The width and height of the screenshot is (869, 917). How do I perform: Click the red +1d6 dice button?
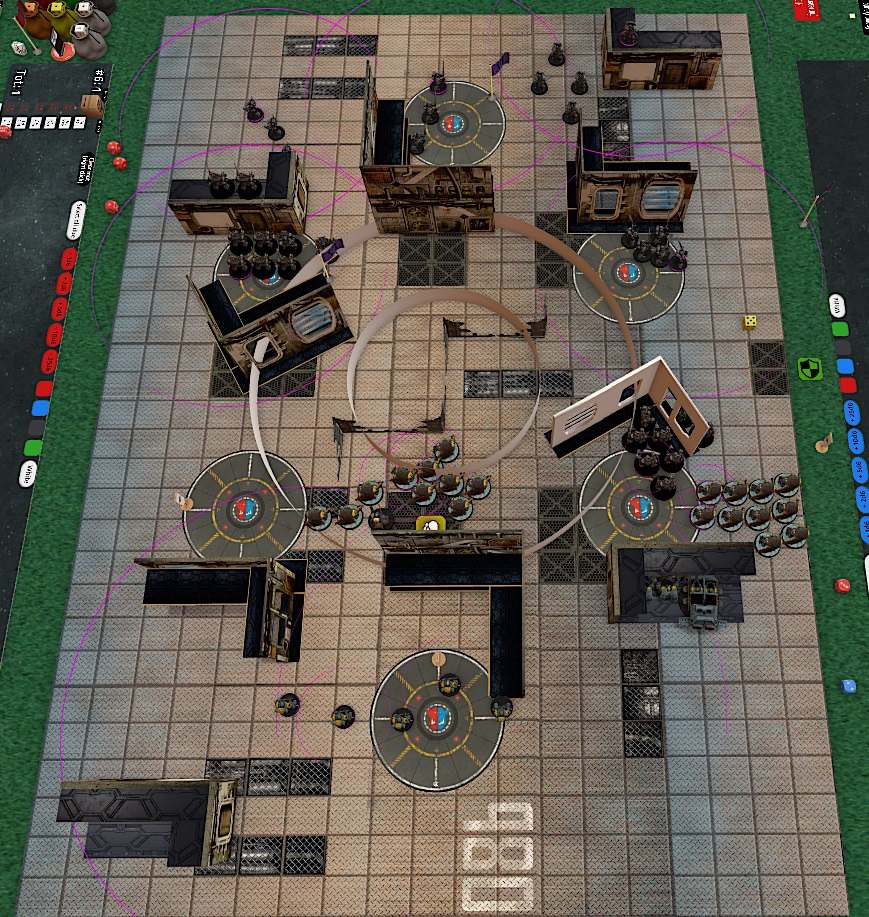click(69, 259)
